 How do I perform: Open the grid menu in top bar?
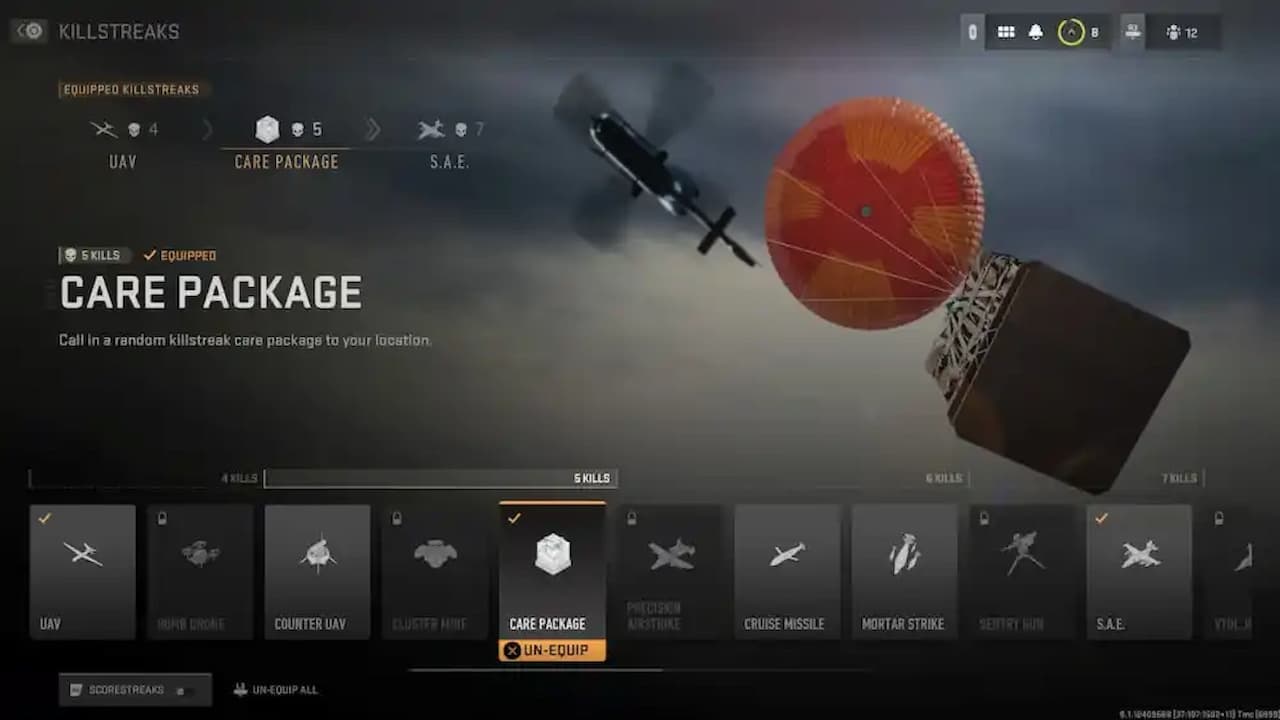(1006, 31)
